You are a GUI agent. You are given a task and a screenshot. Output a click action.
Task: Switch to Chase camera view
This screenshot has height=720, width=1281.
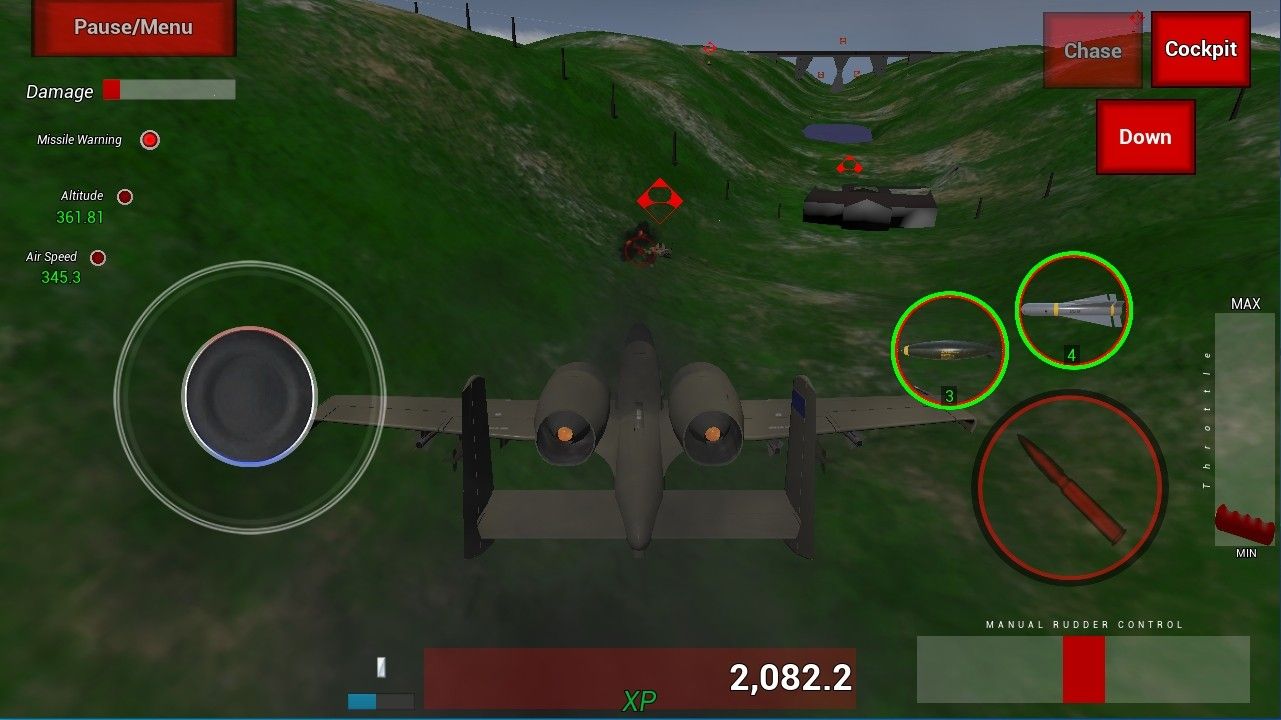click(x=1092, y=50)
